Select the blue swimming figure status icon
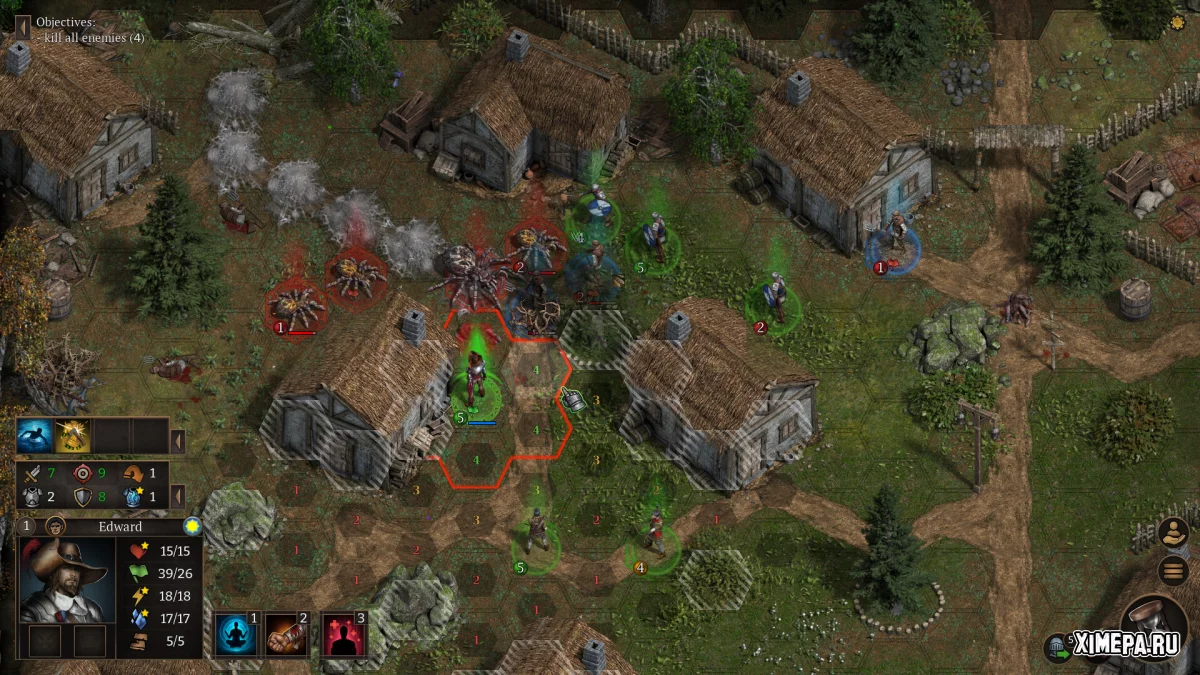The width and height of the screenshot is (1200, 675). [x=34, y=436]
